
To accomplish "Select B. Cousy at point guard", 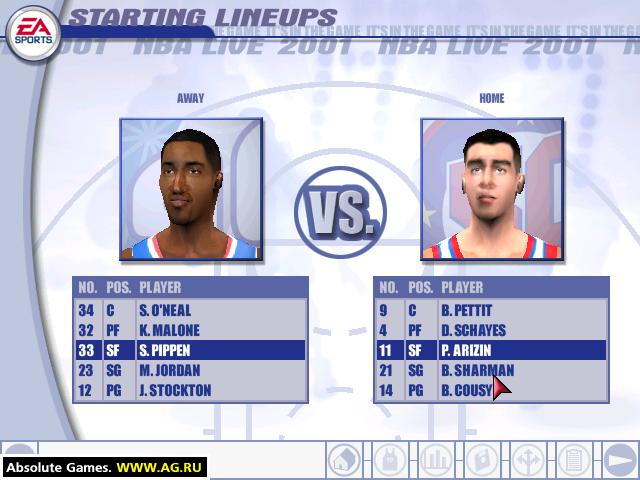I will point(490,390).
